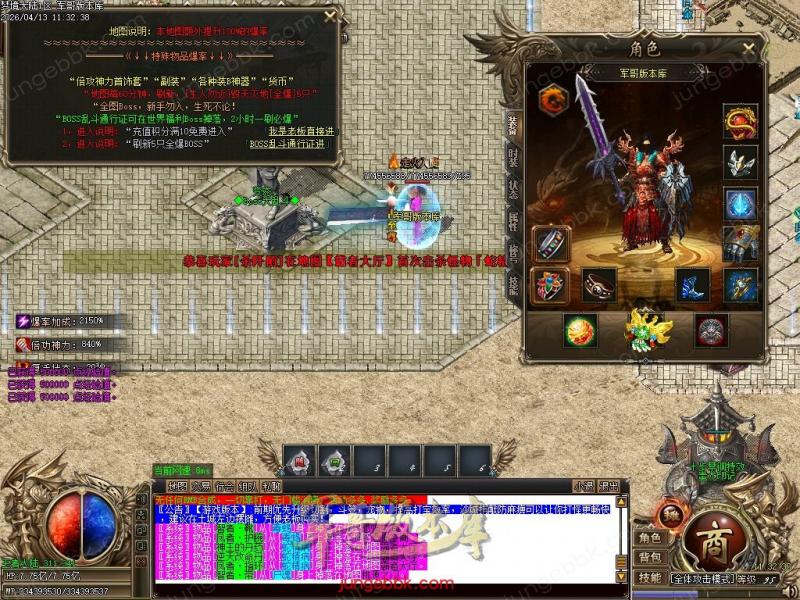
Task: Select the silver crown necklace slot
Action: [x=740, y=162]
